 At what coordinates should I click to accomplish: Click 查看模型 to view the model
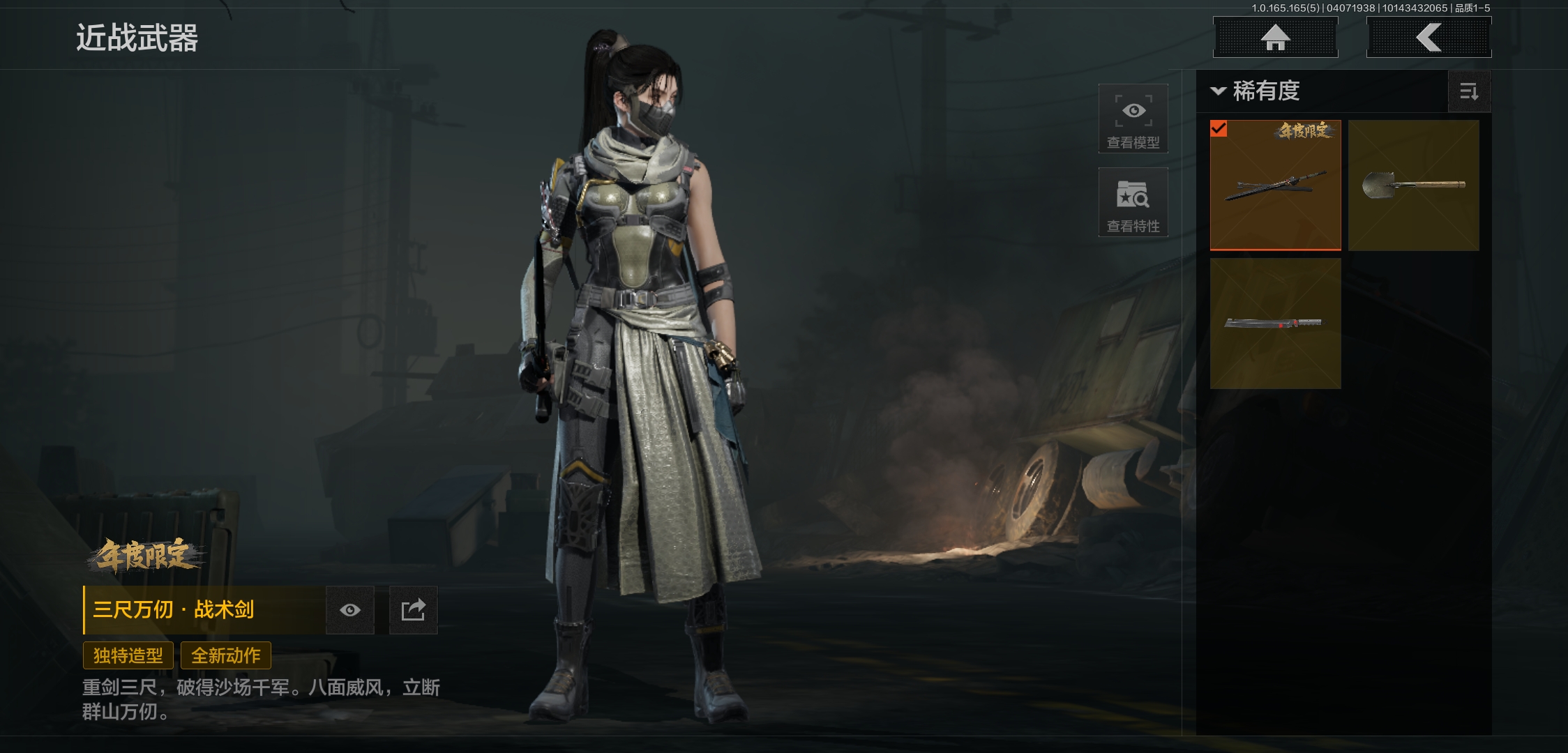coord(1133,119)
